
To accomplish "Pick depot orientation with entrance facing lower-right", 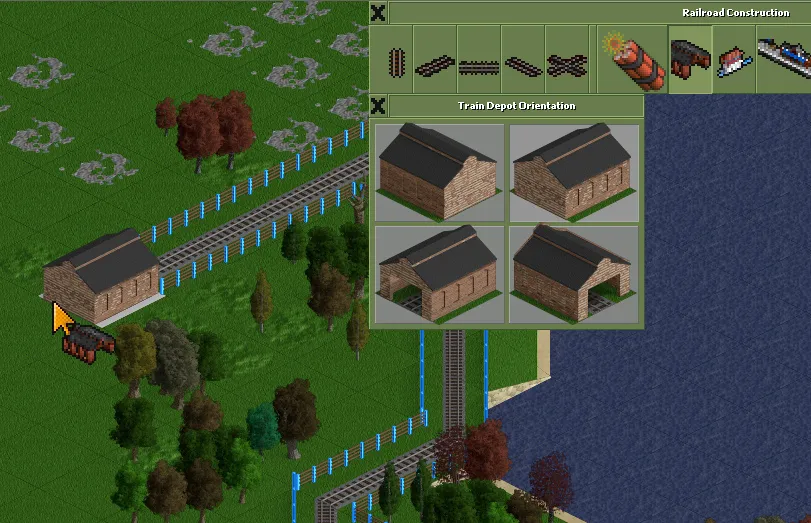I will click(x=574, y=274).
